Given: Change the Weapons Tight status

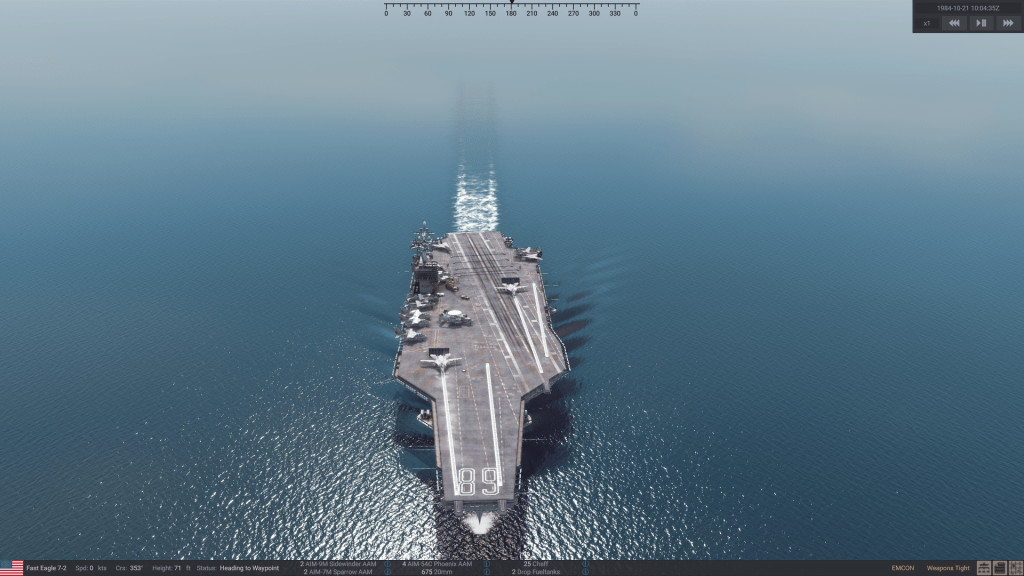Looking at the screenshot, I should coord(948,568).
